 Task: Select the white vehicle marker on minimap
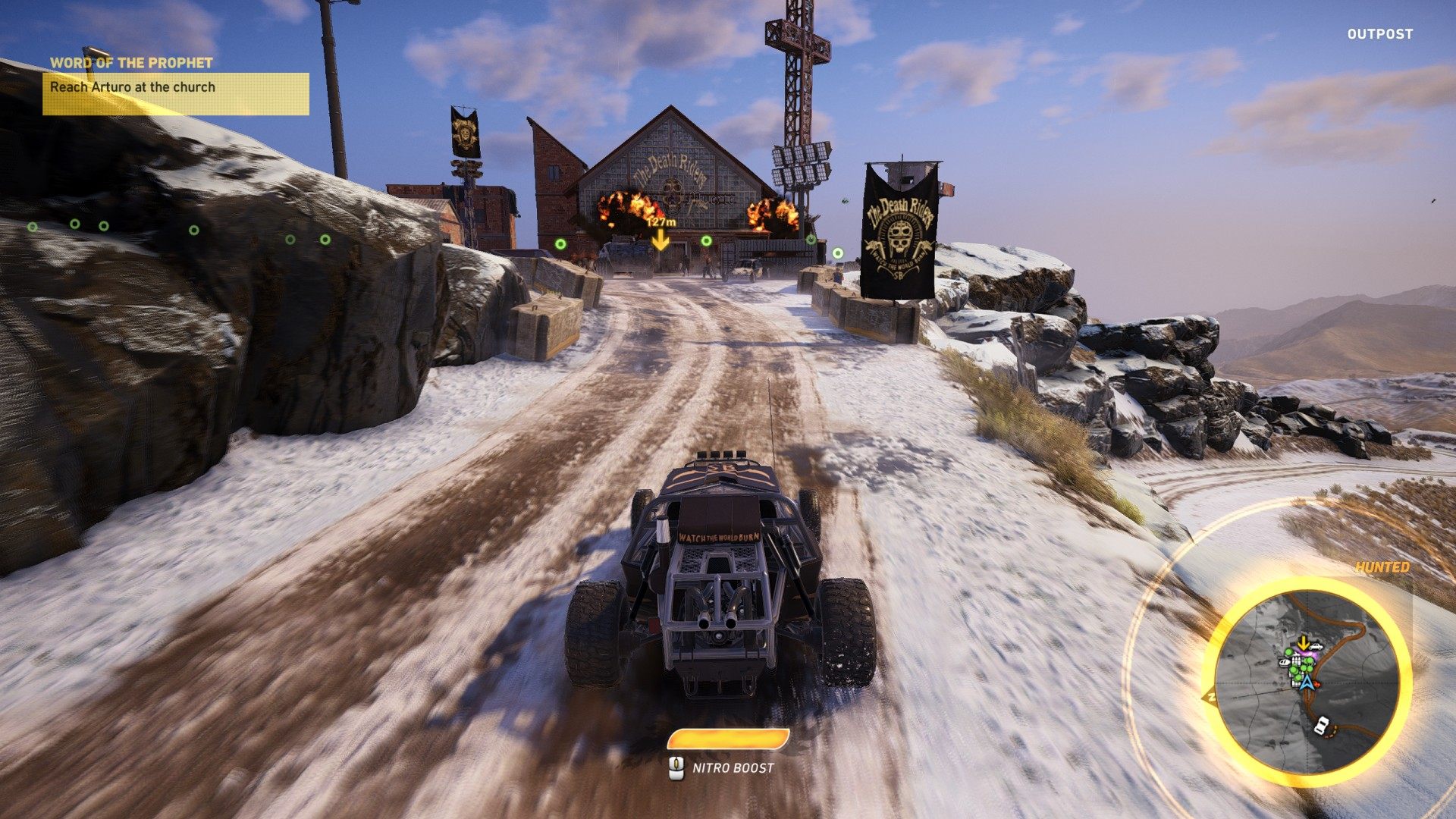point(1322,725)
